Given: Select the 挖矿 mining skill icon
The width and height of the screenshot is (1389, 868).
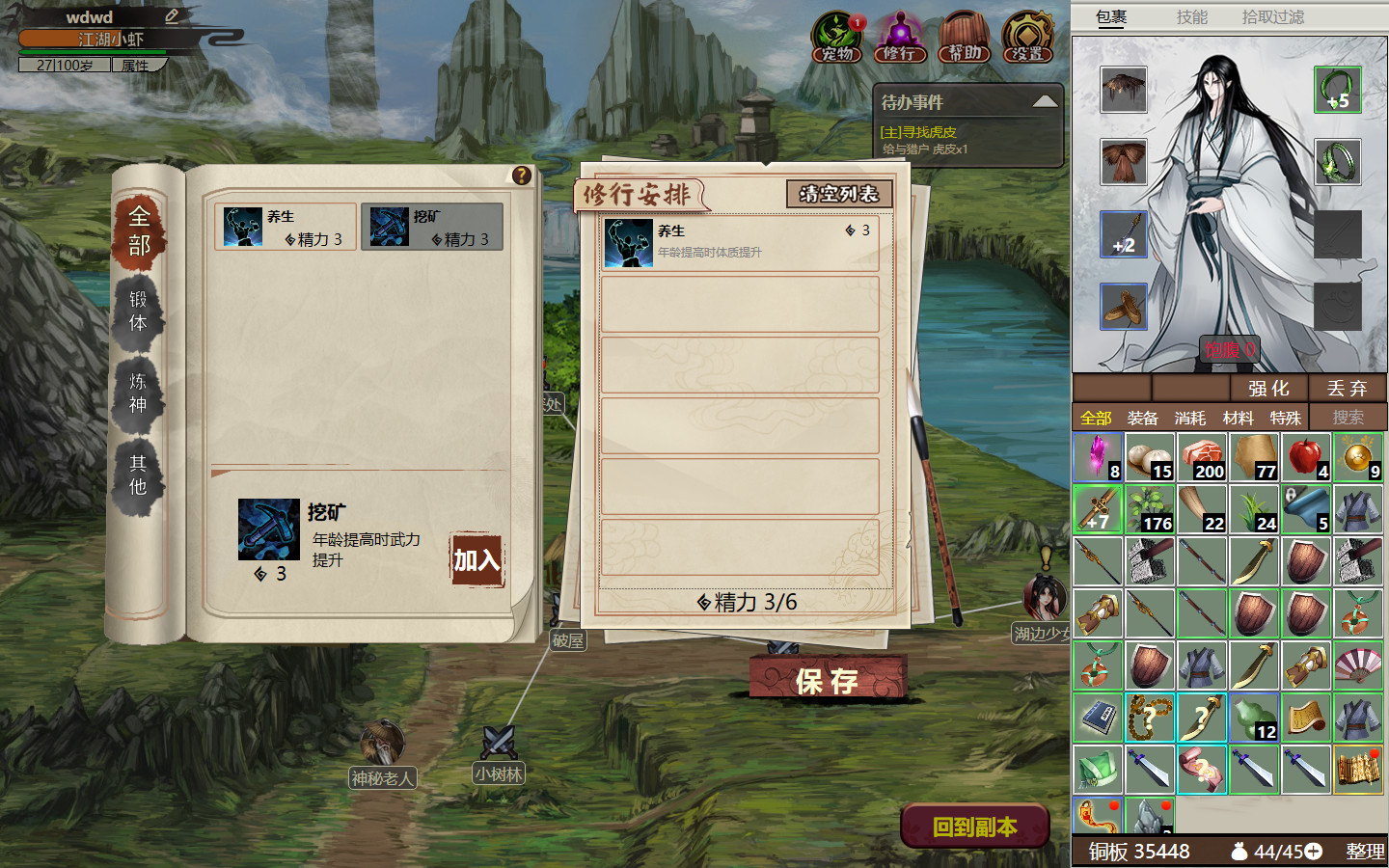Looking at the screenshot, I should pyautogui.click(x=388, y=226).
